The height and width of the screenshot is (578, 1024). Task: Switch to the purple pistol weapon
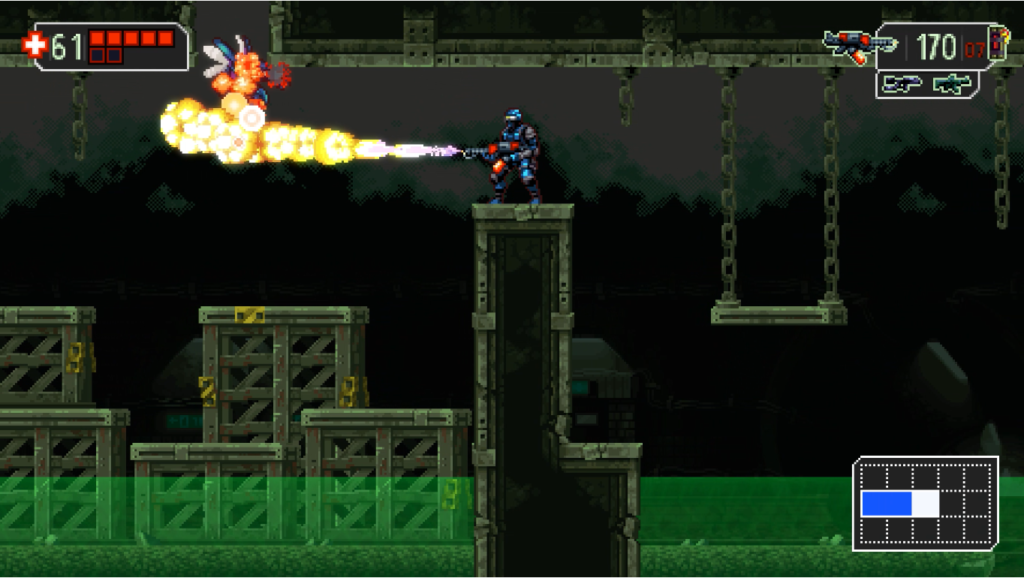902,85
